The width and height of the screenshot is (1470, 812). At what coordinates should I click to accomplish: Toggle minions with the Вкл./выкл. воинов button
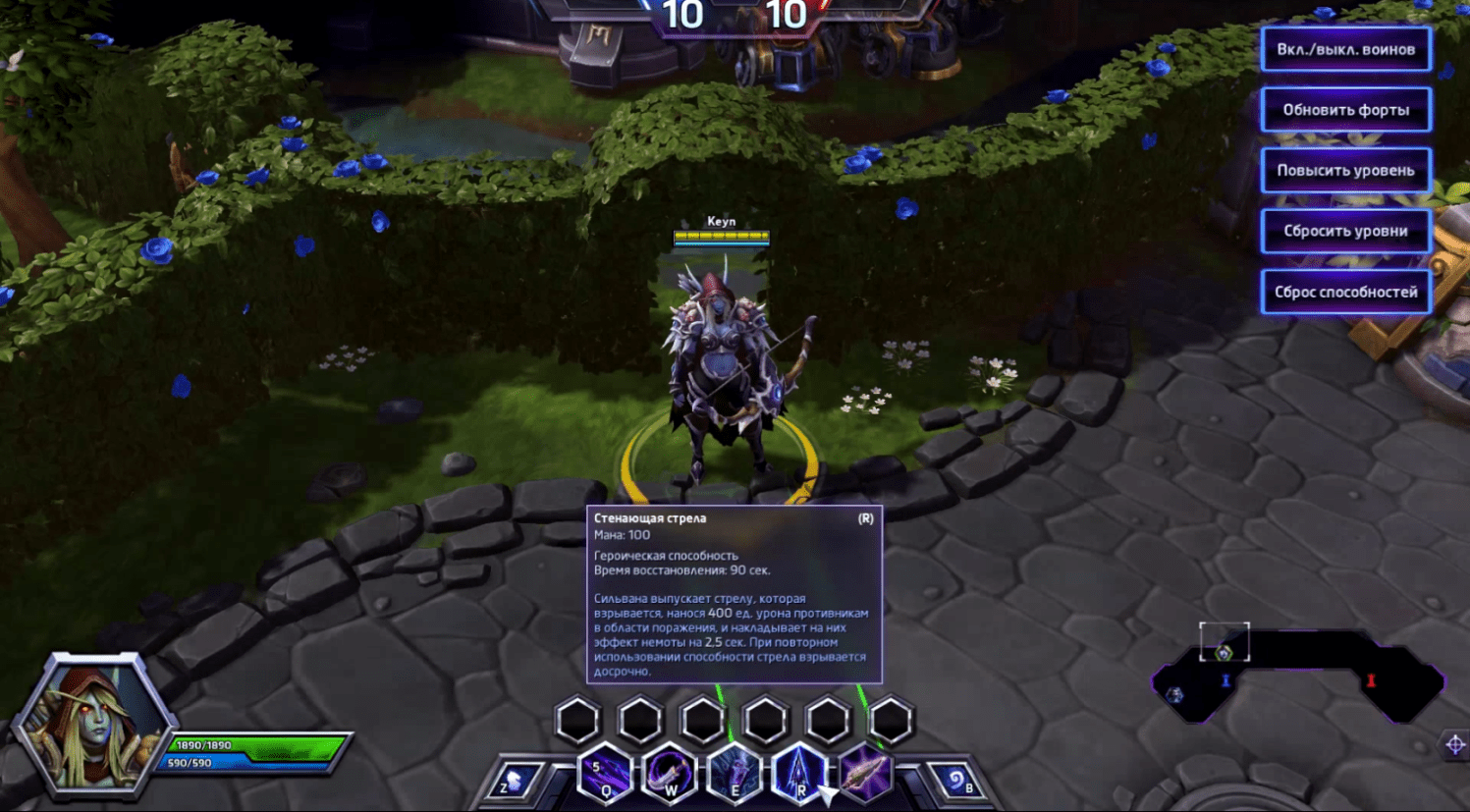point(1345,49)
